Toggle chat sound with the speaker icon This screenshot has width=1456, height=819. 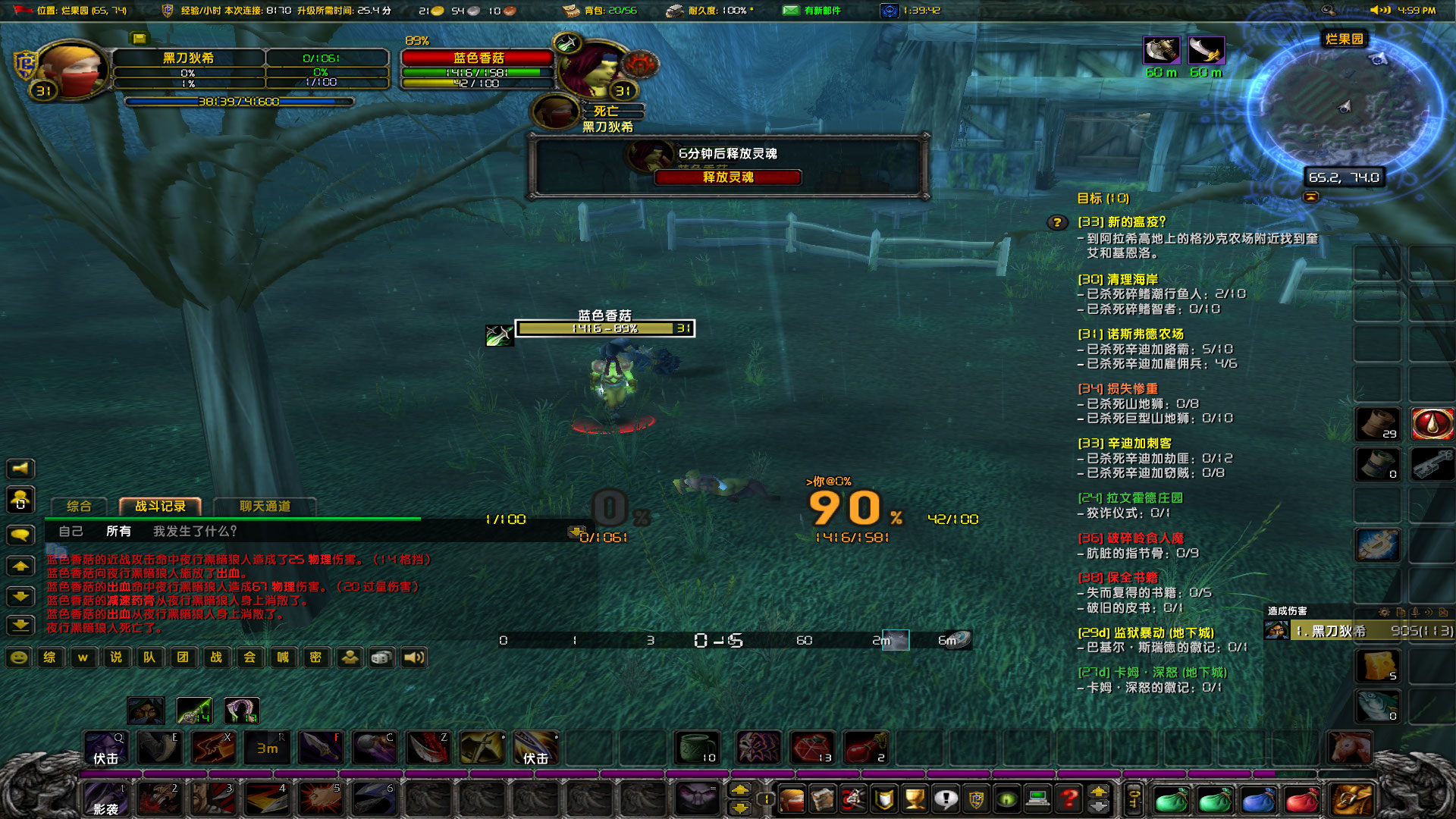(x=413, y=657)
